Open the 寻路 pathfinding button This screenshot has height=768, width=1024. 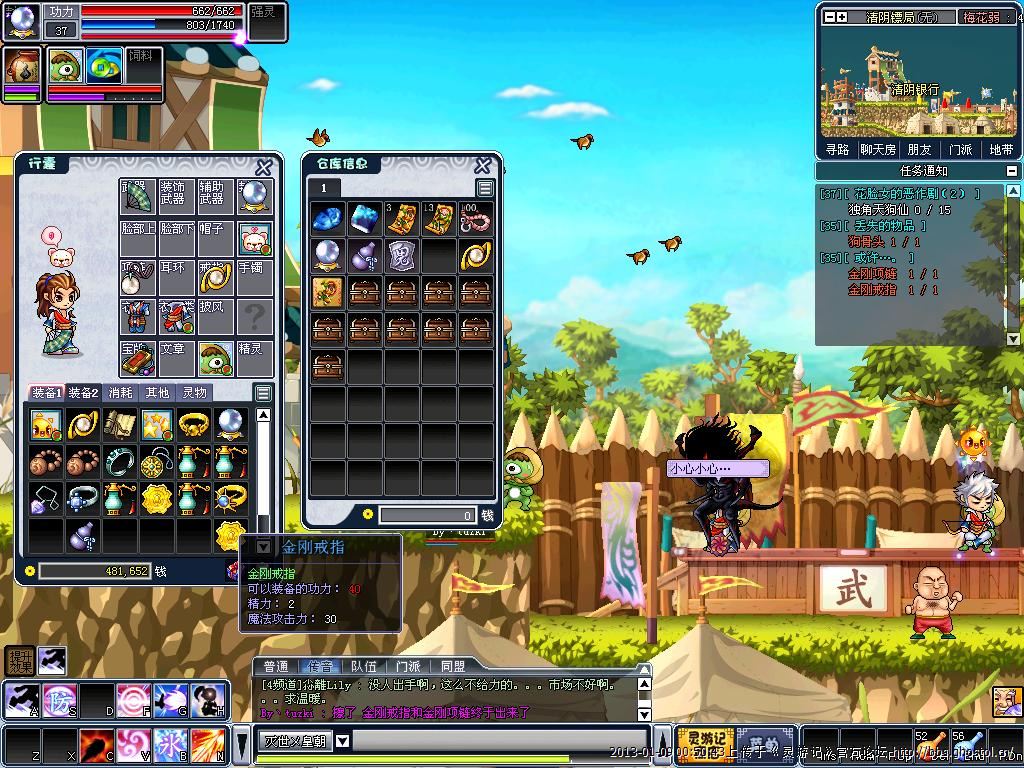837,149
